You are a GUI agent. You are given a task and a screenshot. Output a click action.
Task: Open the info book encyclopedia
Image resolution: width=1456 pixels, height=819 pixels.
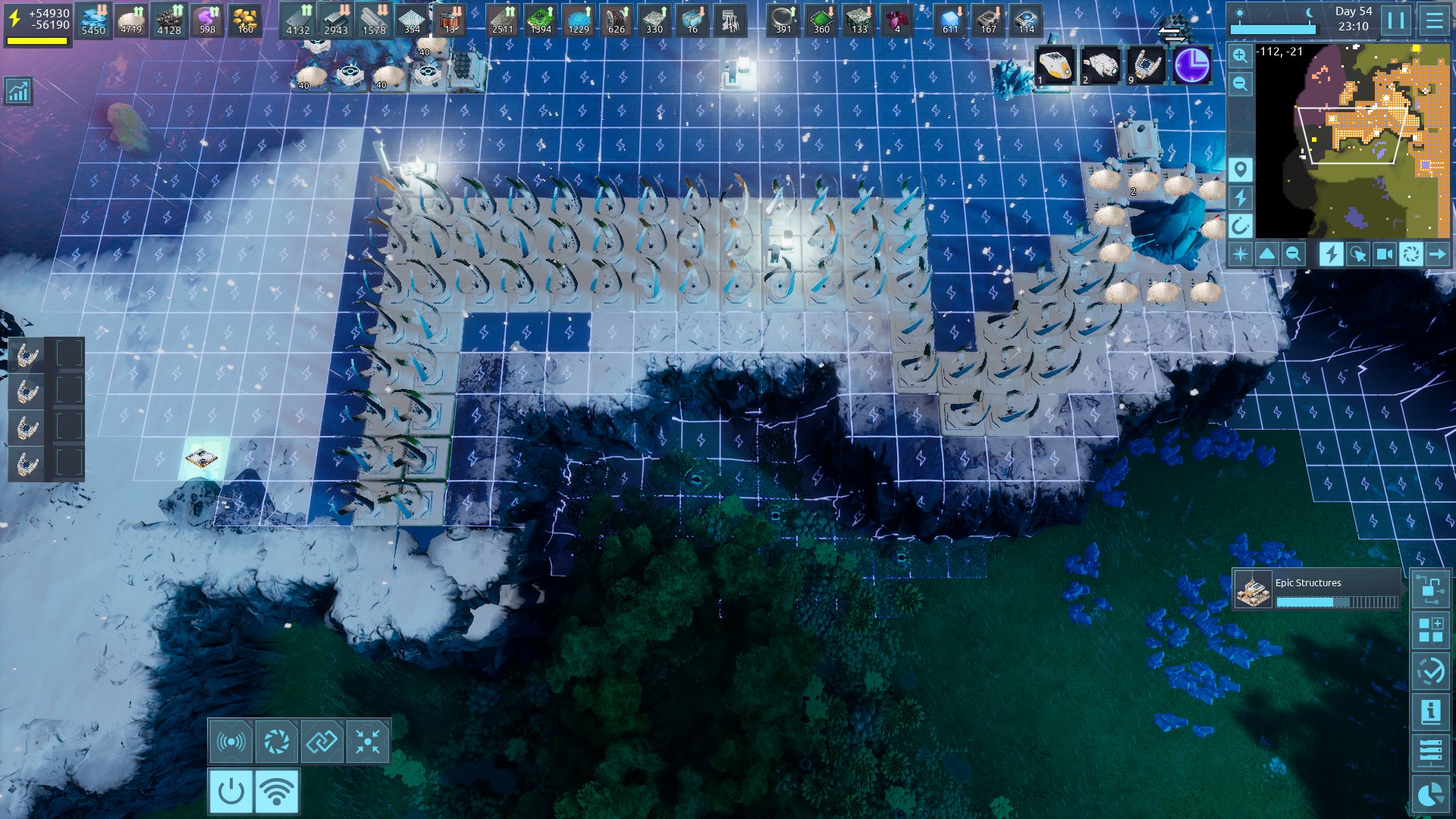[1431, 711]
